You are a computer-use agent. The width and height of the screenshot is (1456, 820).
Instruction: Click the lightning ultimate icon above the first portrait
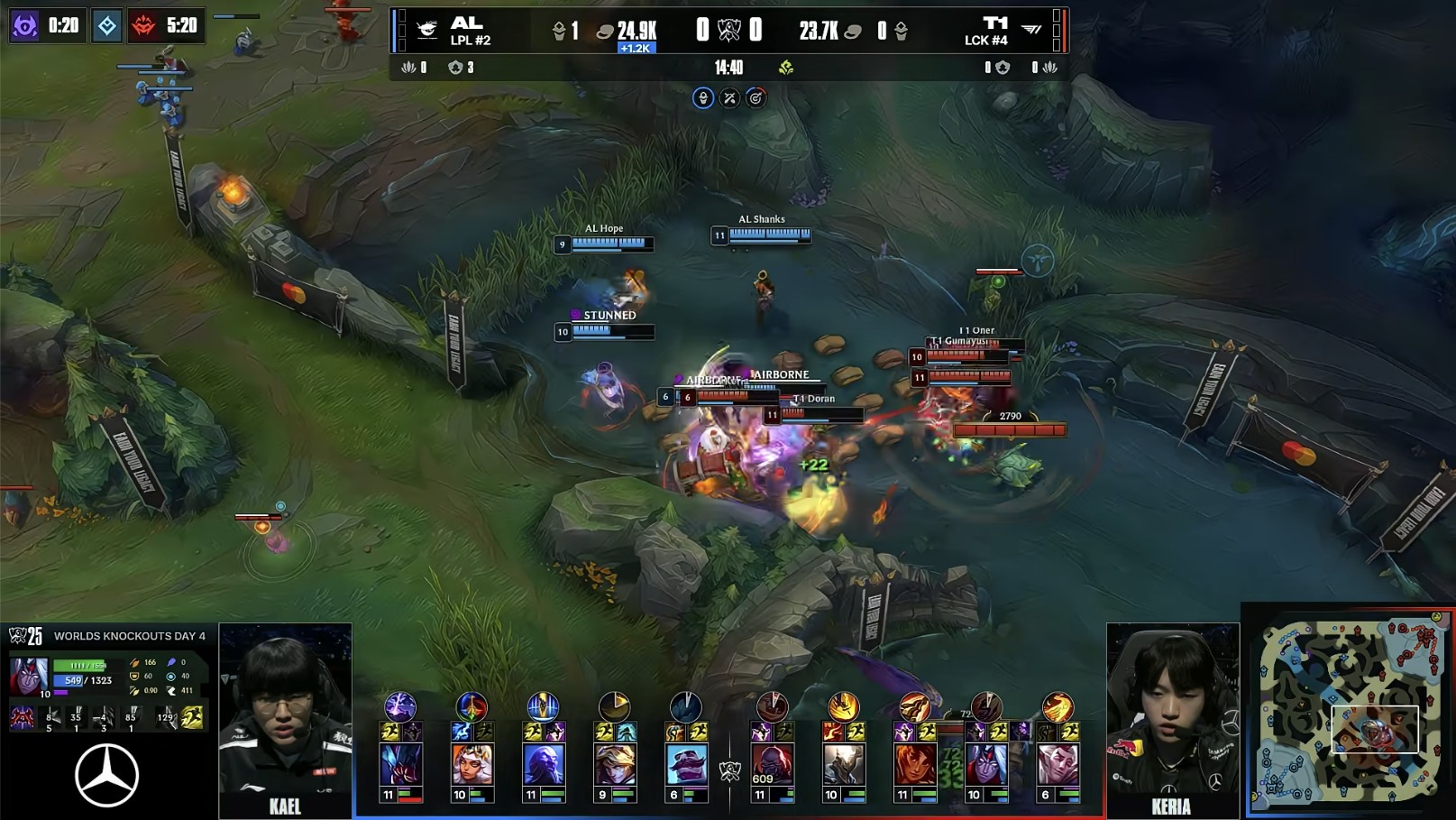coord(400,706)
